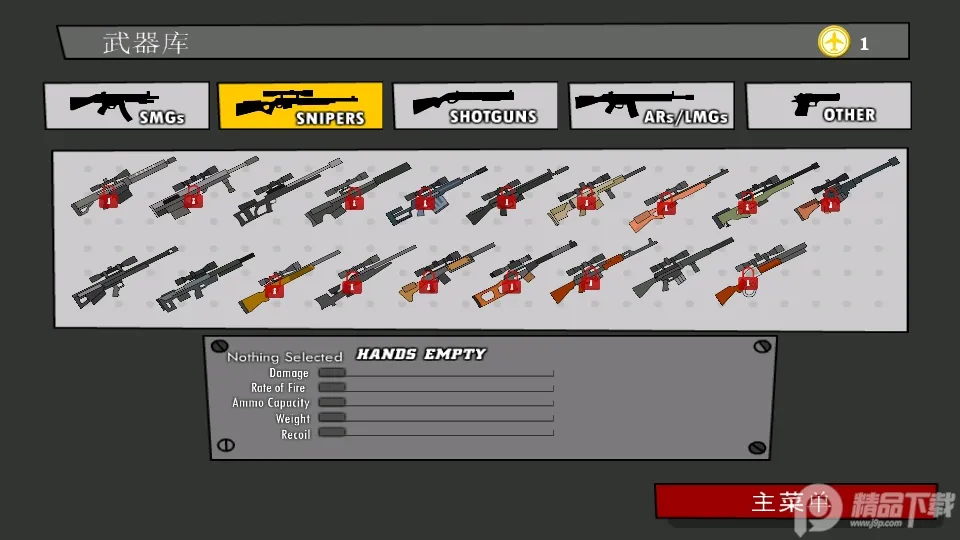The image size is (960, 540).
Task: Switch to the OTHER weapons tab
Action: 828,106
